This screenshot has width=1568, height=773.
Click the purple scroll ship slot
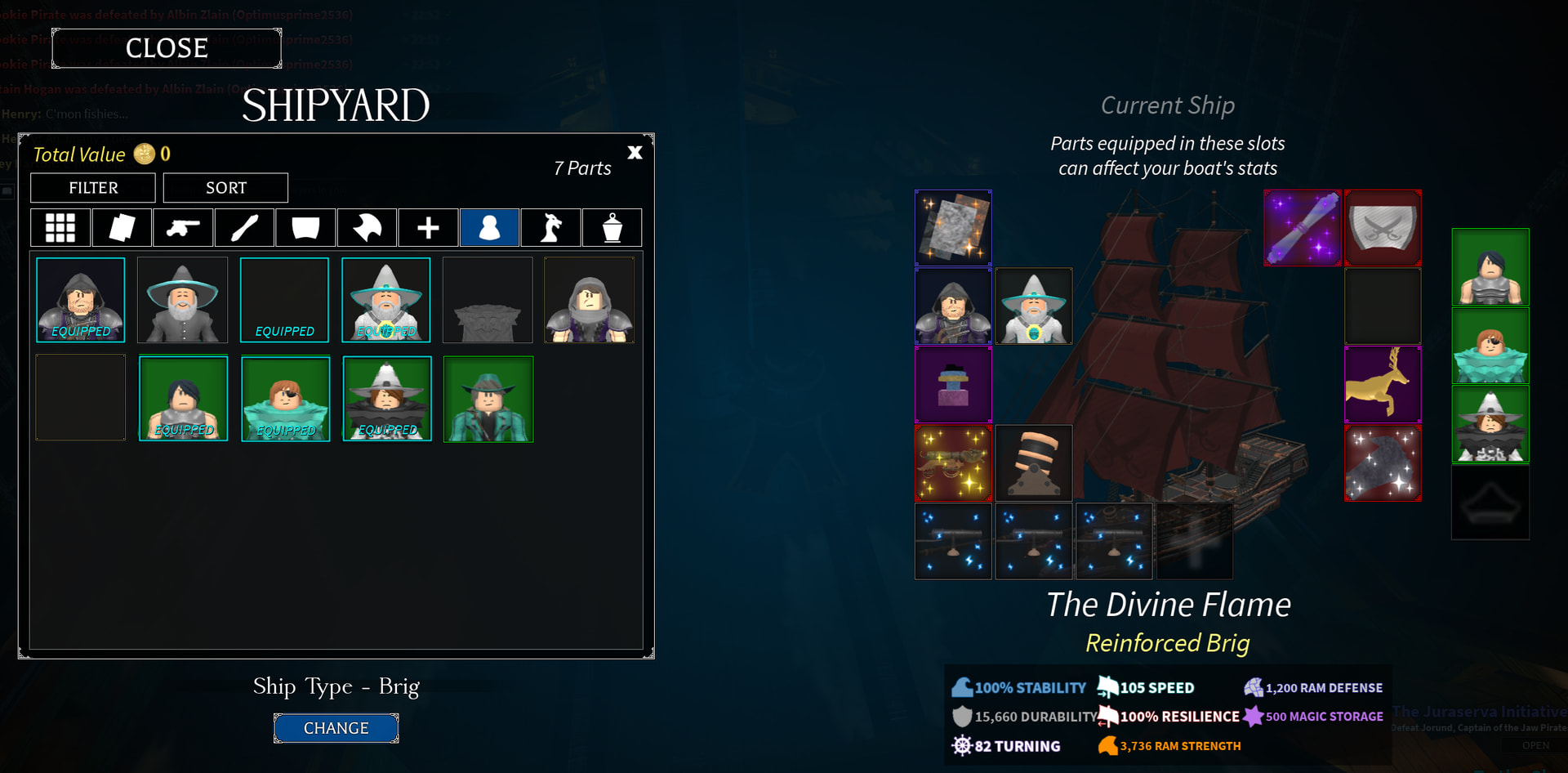(1302, 228)
